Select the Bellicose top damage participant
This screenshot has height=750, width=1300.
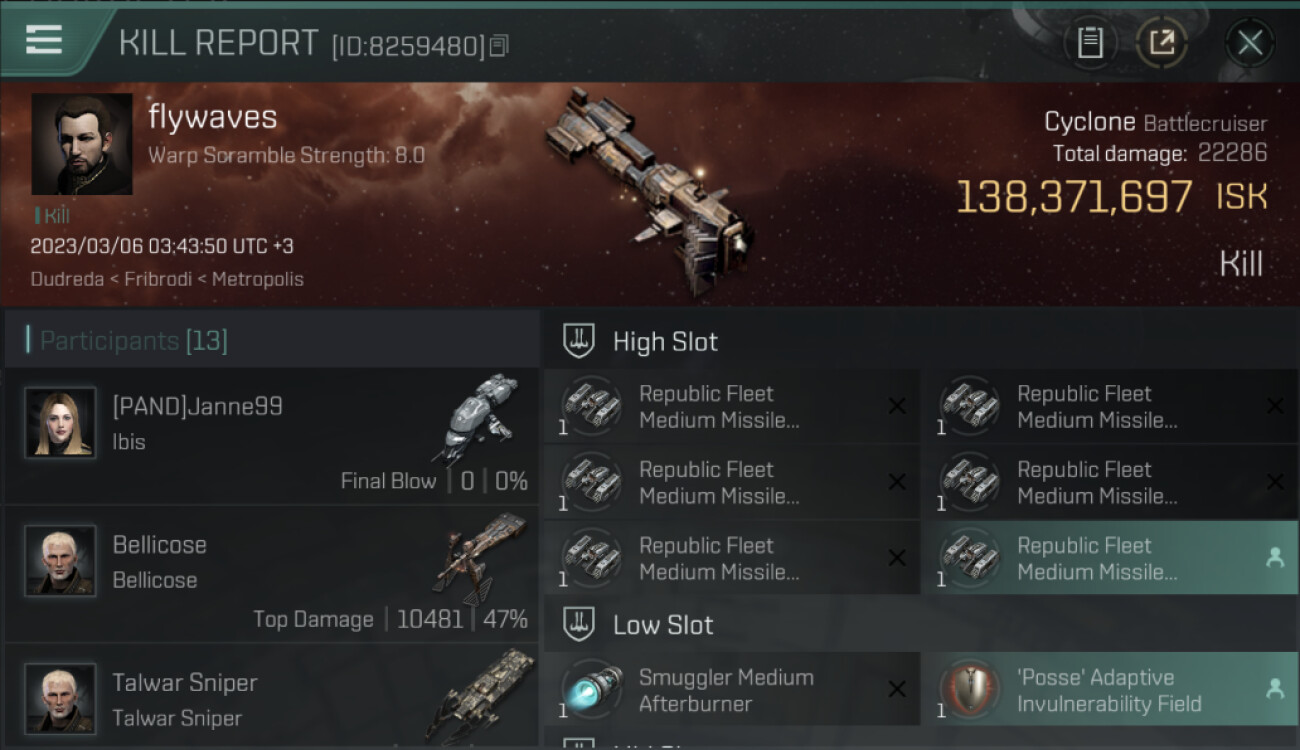[x=272, y=574]
